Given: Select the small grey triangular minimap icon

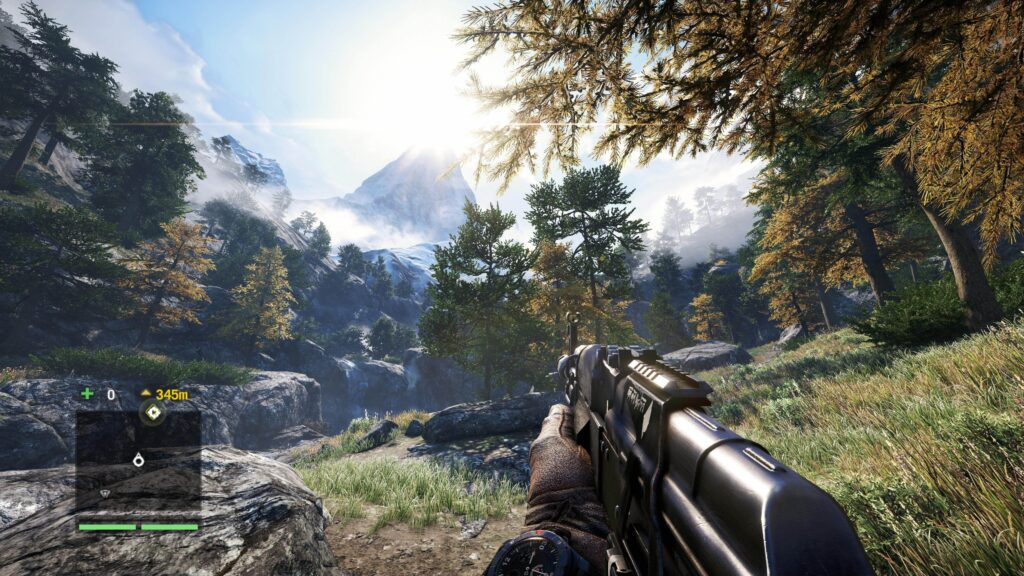Looking at the screenshot, I should (106, 494).
